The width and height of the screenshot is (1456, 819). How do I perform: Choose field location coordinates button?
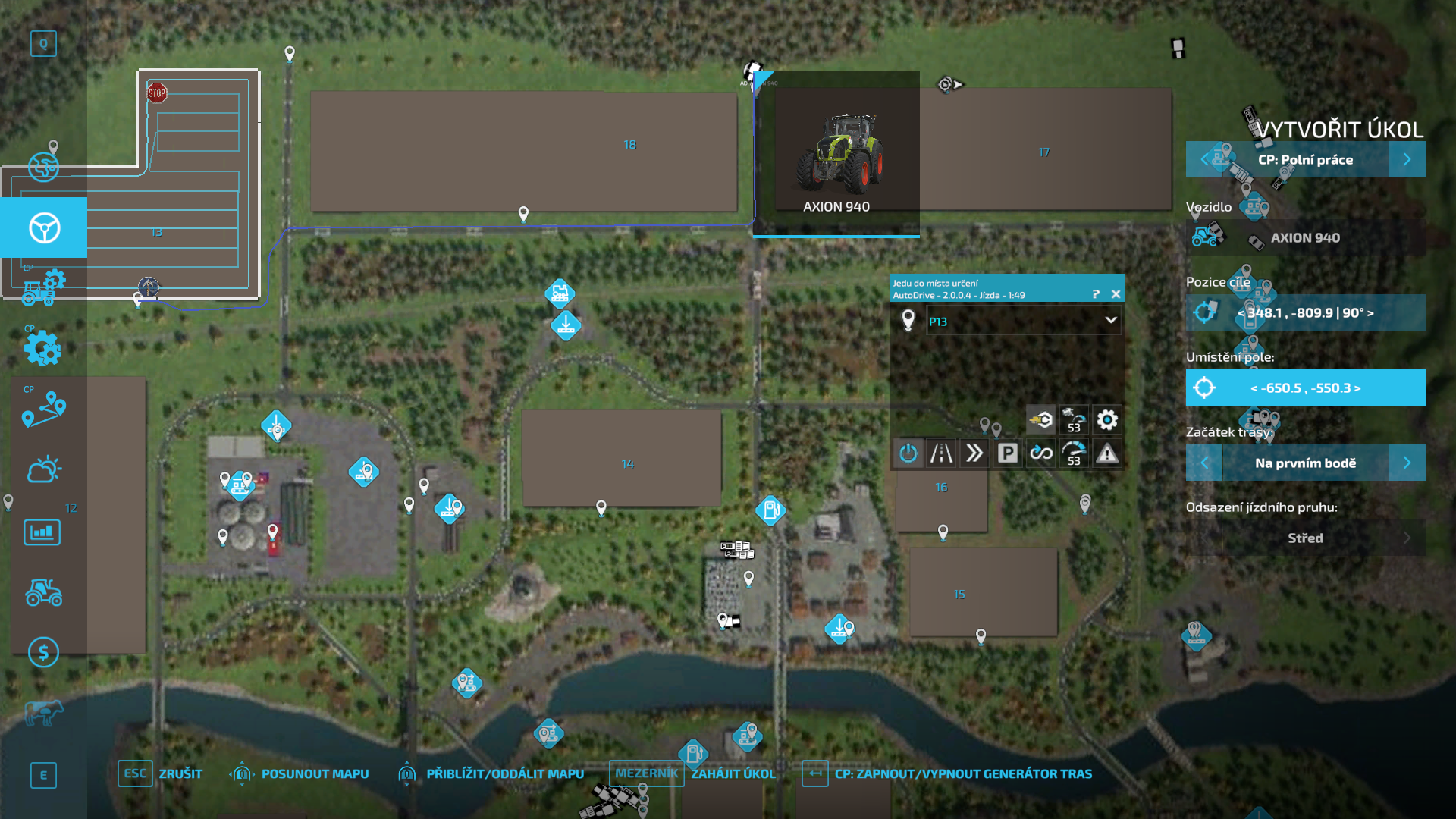coord(1304,388)
